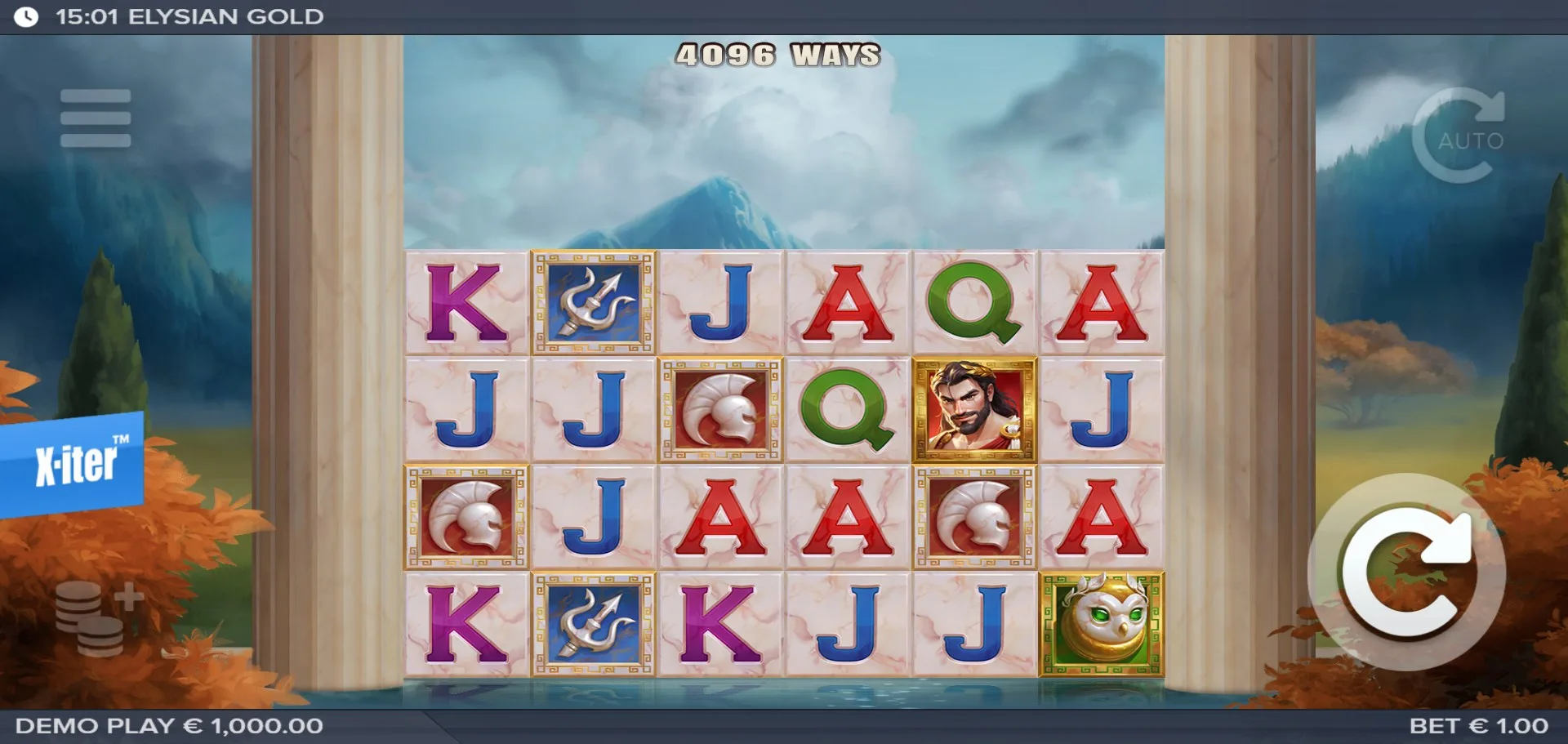Open bet settings via the coin stack icon

(96, 618)
